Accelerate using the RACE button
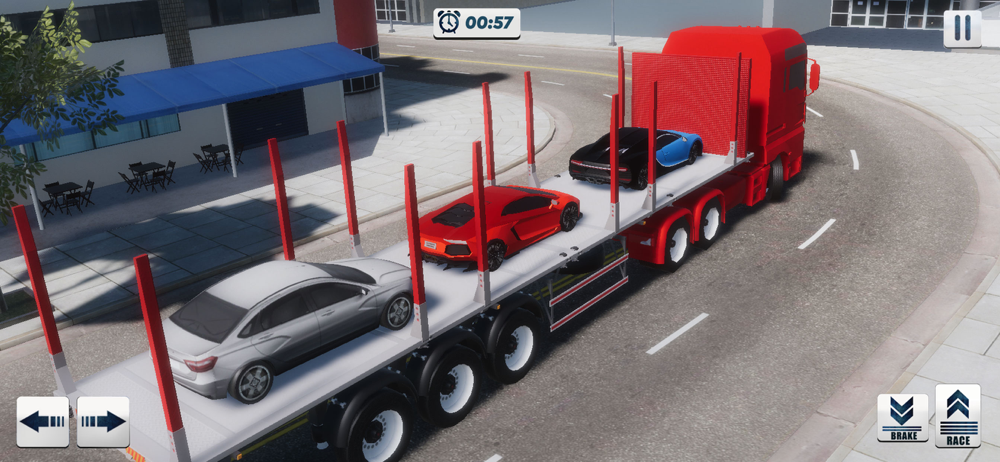Viewport: 1000px width, 462px height. pyautogui.click(x=958, y=416)
